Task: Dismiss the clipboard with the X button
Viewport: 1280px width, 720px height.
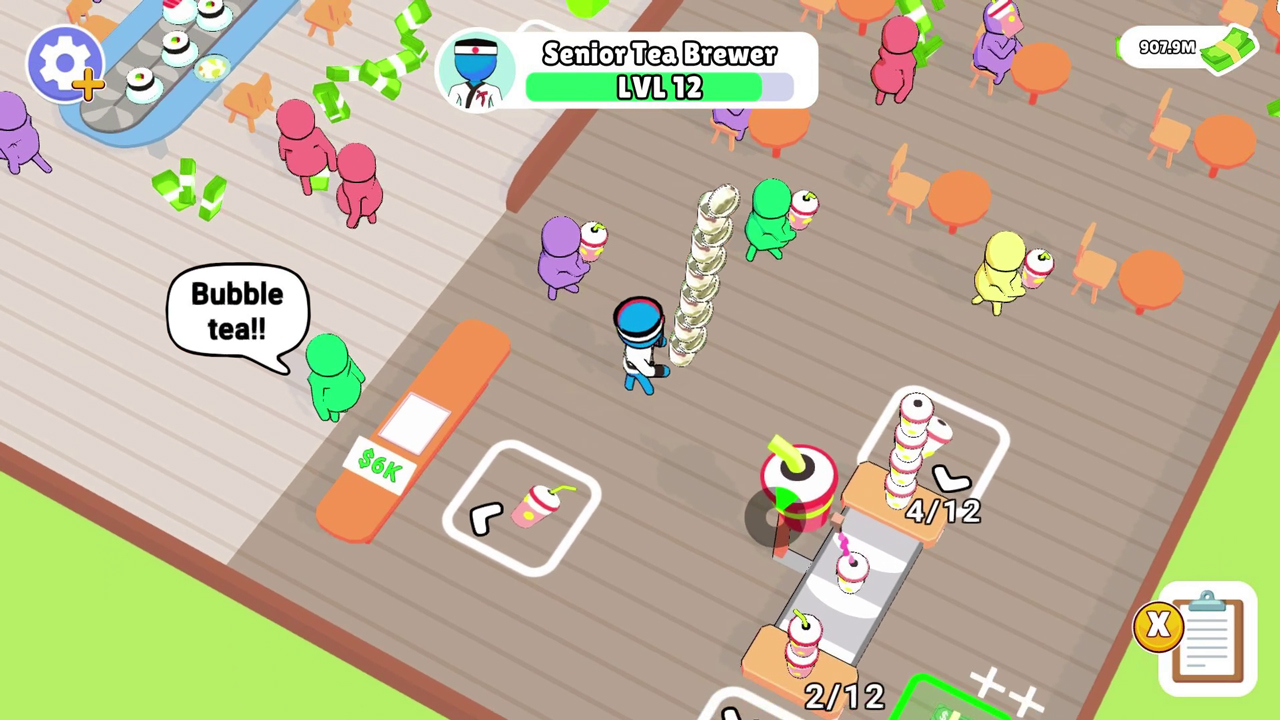Action: point(1158,625)
